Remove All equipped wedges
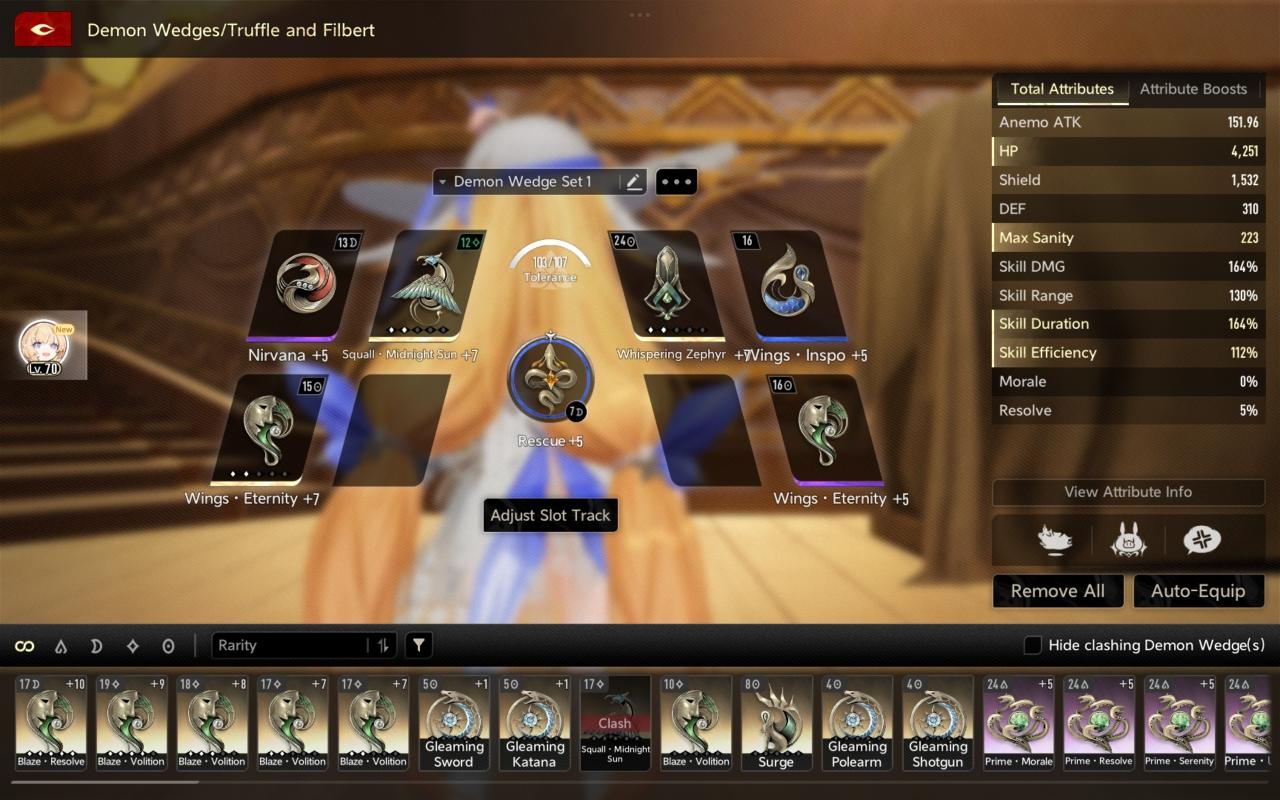1280x800 pixels. tap(1057, 591)
